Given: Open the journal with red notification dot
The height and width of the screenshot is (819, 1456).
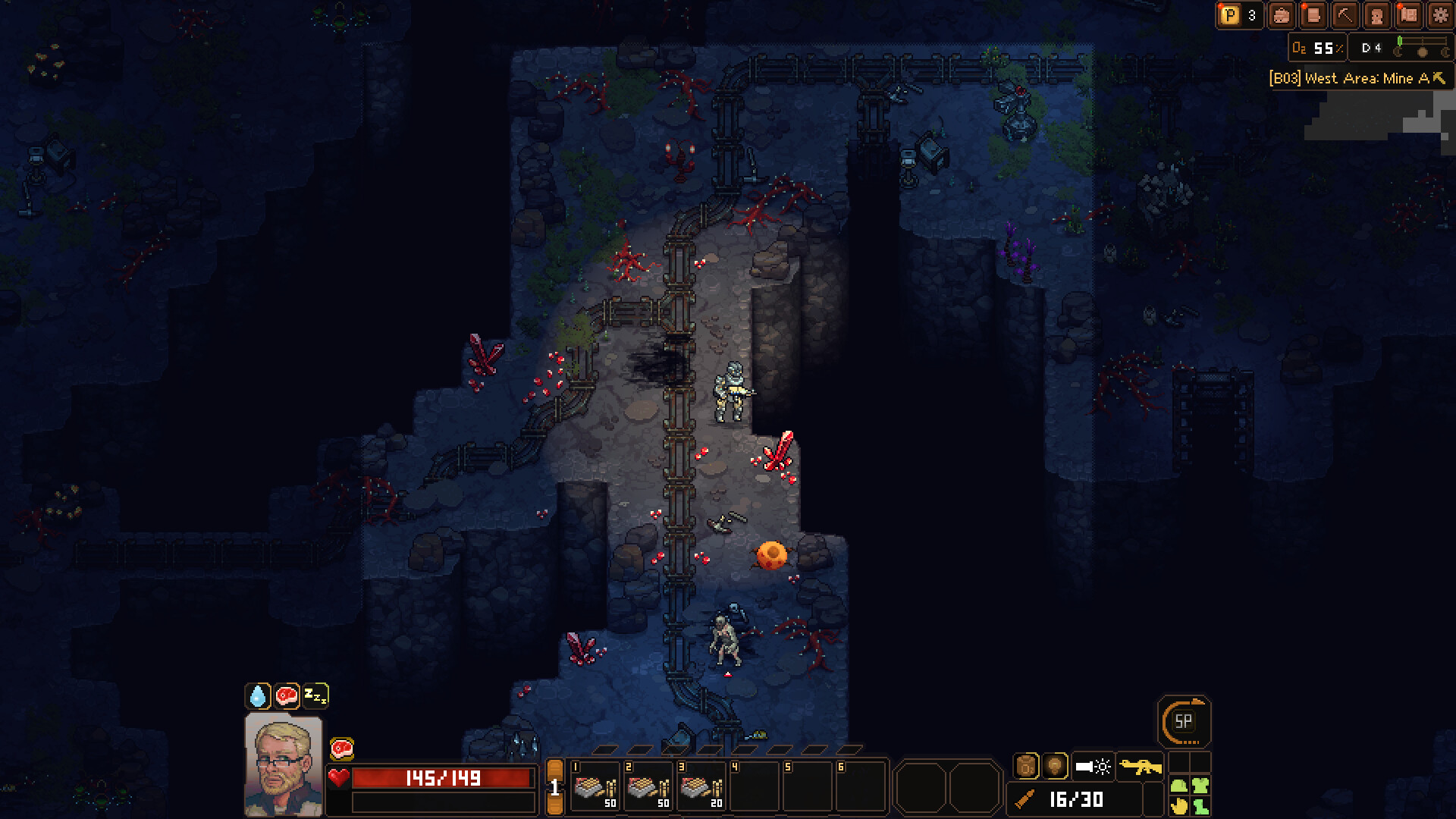Looking at the screenshot, I should click(1313, 16).
